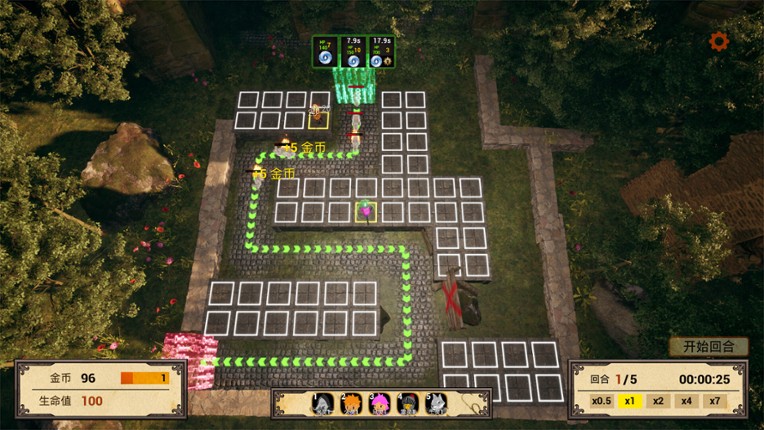The height and width of the screenshot is (430, 764).
Task: Activate the x7 fastest speed
Action: tap(714, 401)
